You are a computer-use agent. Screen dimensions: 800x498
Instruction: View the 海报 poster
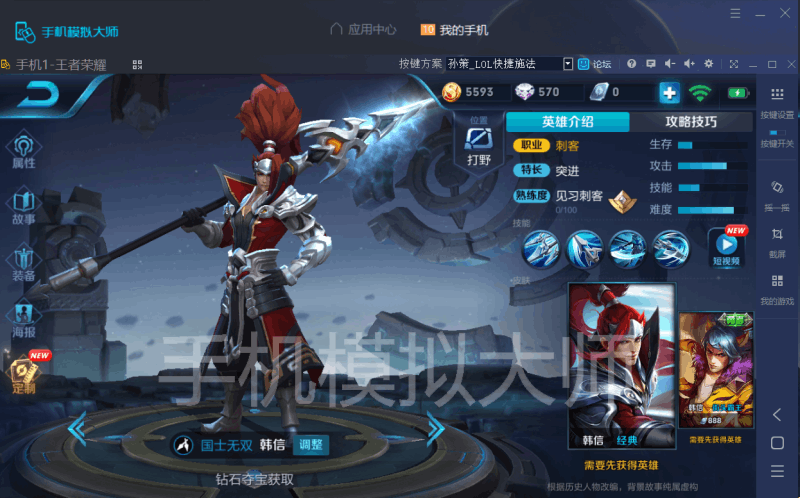(x=23, y=319)
